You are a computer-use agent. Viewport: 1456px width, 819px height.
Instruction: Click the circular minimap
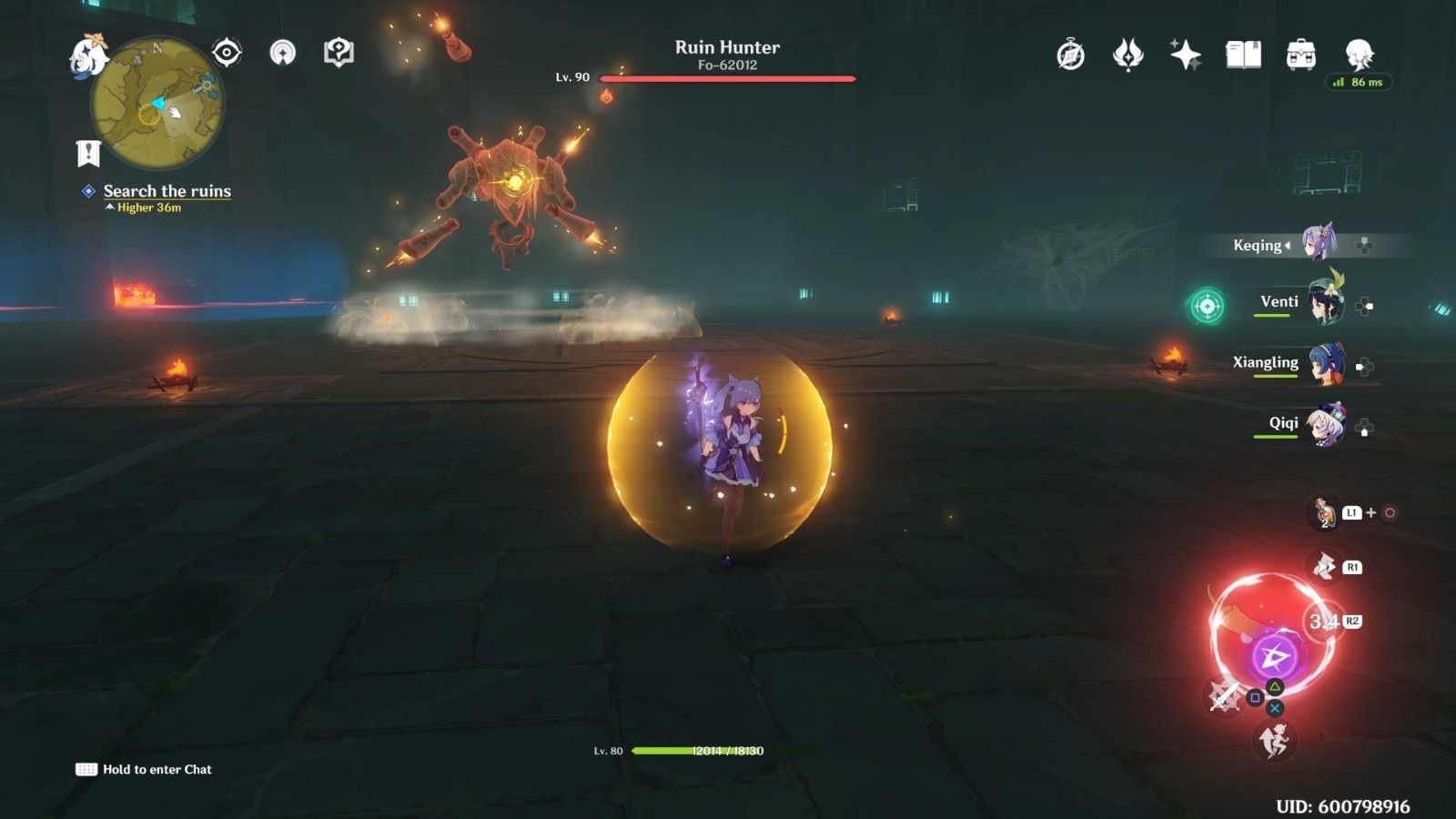pos(157,104)
